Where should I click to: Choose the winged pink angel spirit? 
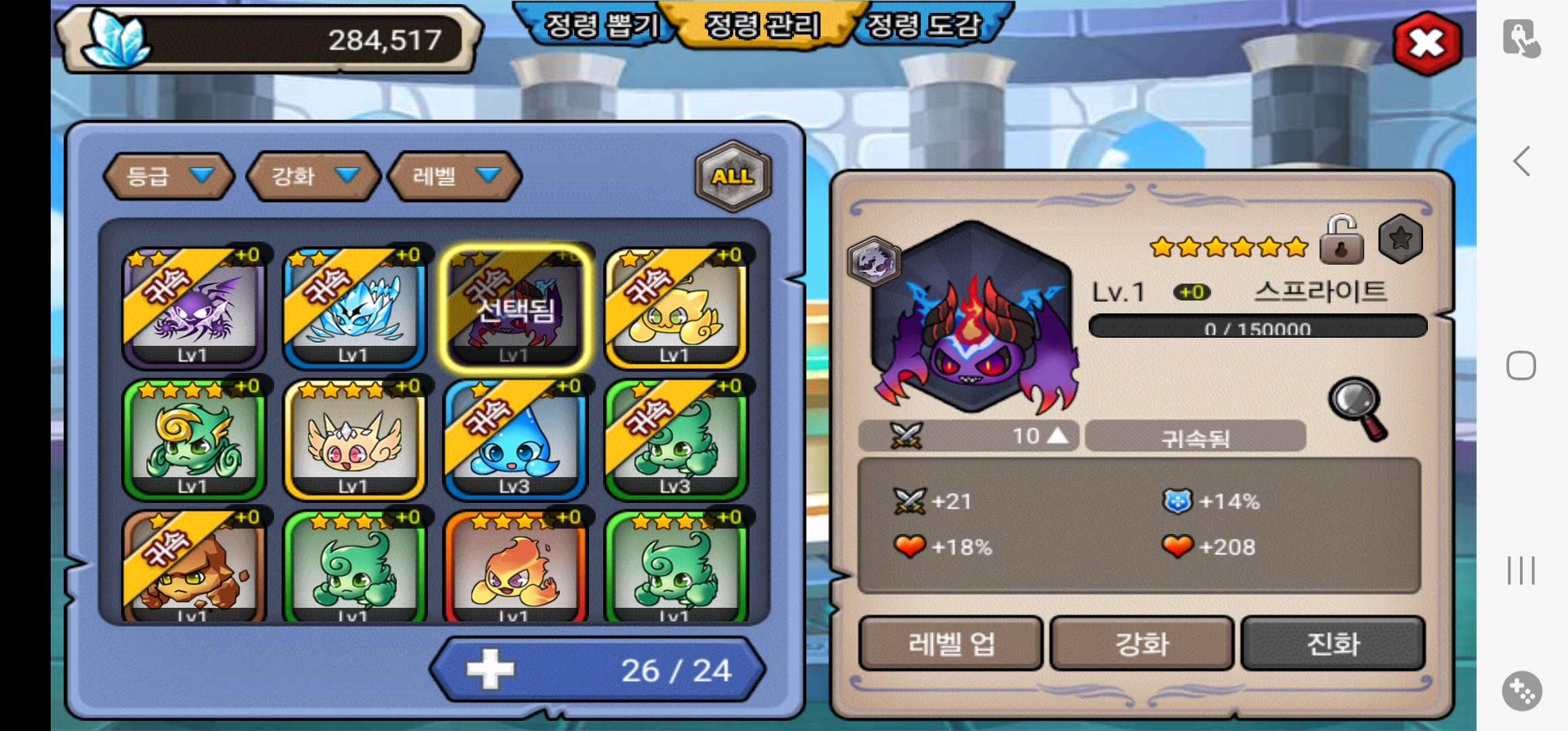354,439
